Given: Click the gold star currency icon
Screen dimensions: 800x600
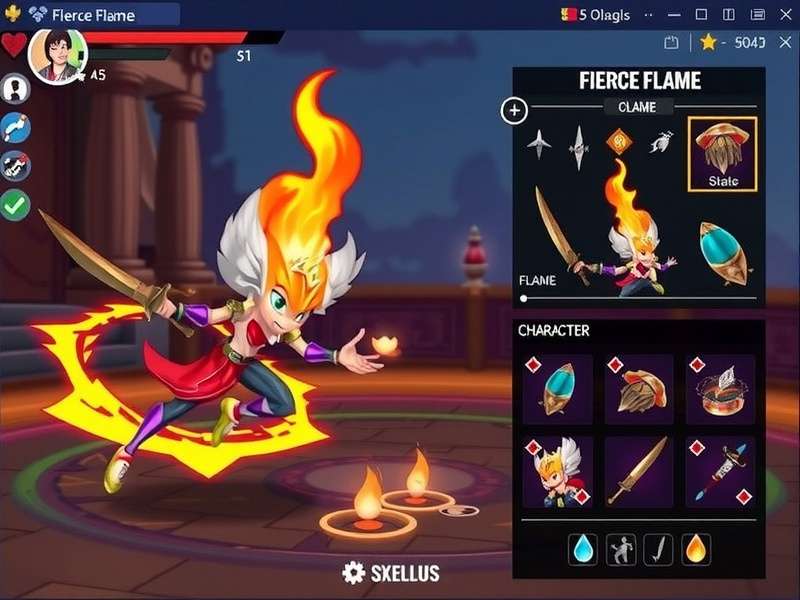Looking at the screenshot, I should pyautogui.click(x=708, y=42).
